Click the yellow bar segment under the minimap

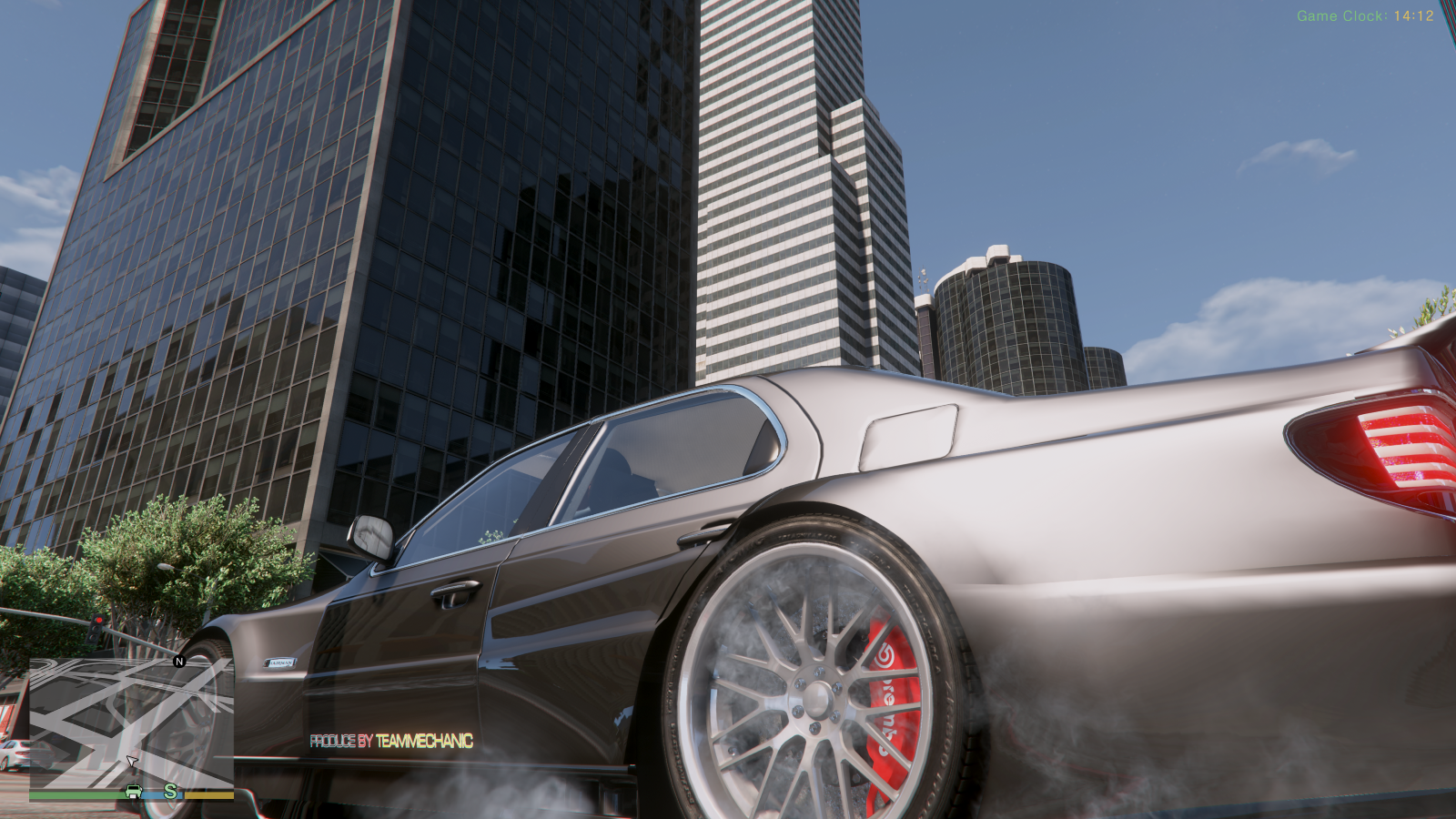(208, 795)
